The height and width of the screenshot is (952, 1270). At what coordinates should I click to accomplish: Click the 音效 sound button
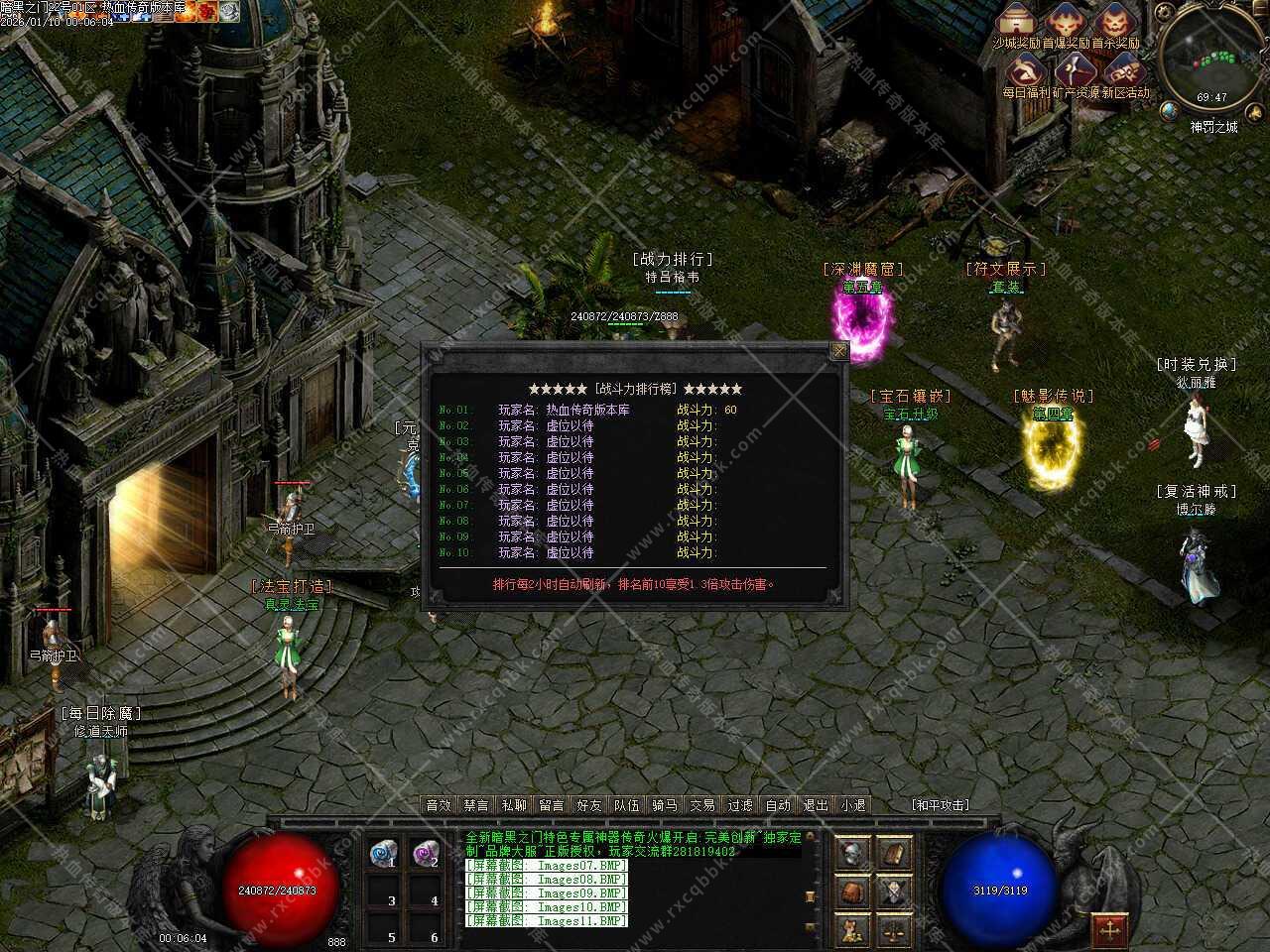(439, 805)
